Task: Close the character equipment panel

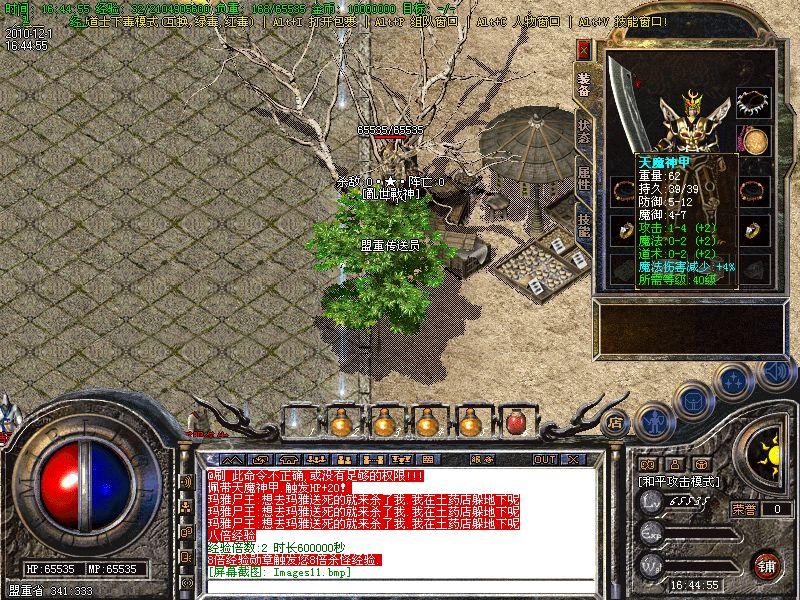Action: (584, 47)
